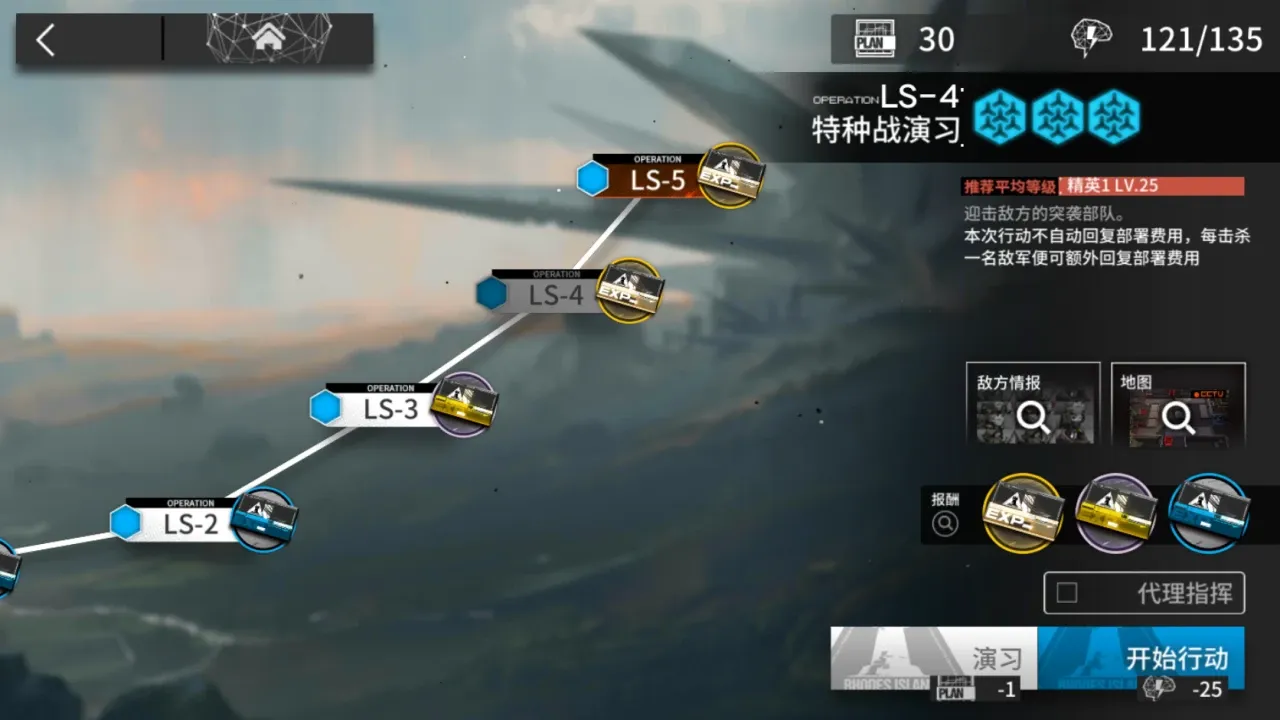The height and width of the screenshot is (720, 1280).
Task: Pick the LS-2 operation node
Action: (190, 523)
